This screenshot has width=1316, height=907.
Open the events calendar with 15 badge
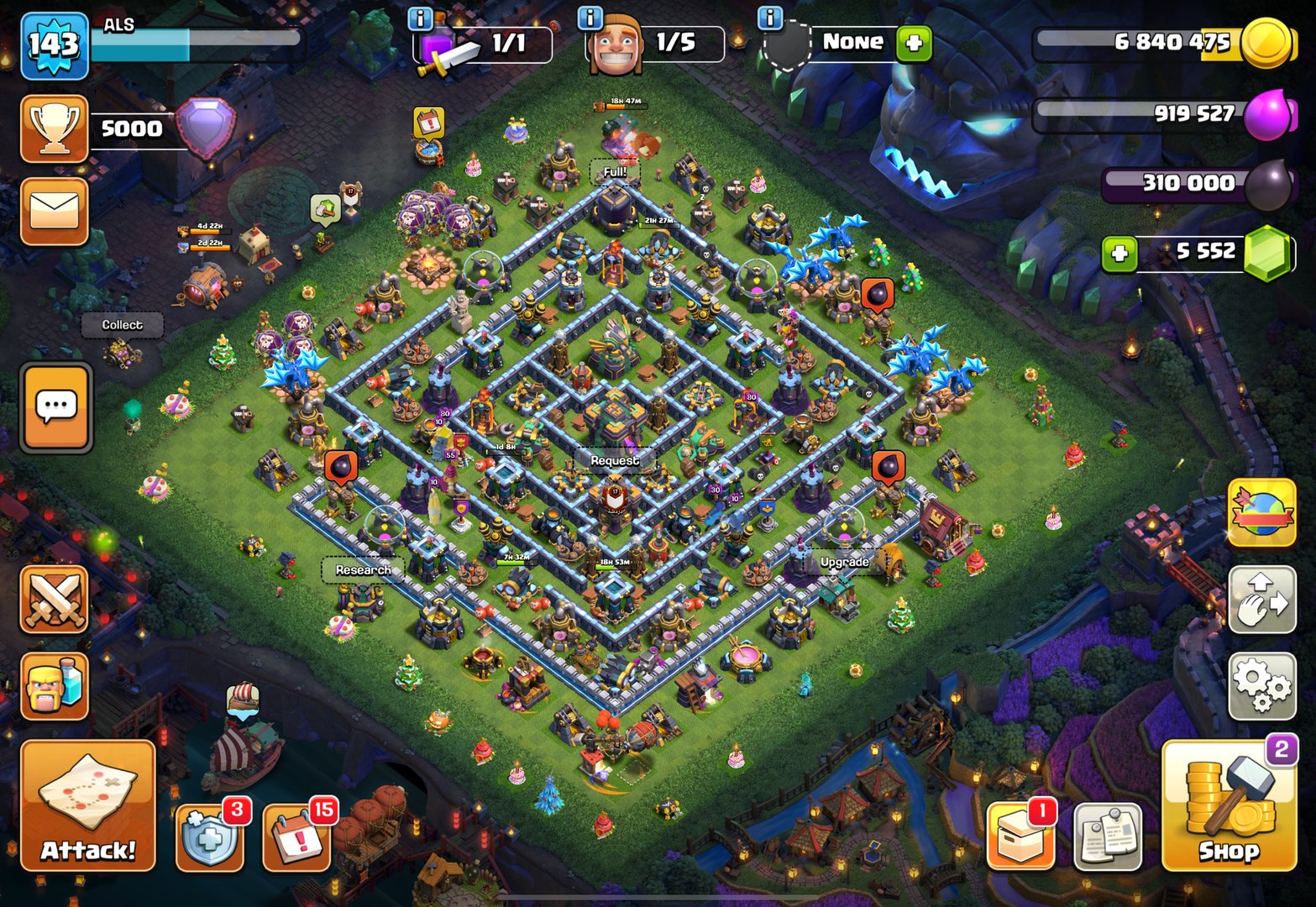[x=296, y=837]
